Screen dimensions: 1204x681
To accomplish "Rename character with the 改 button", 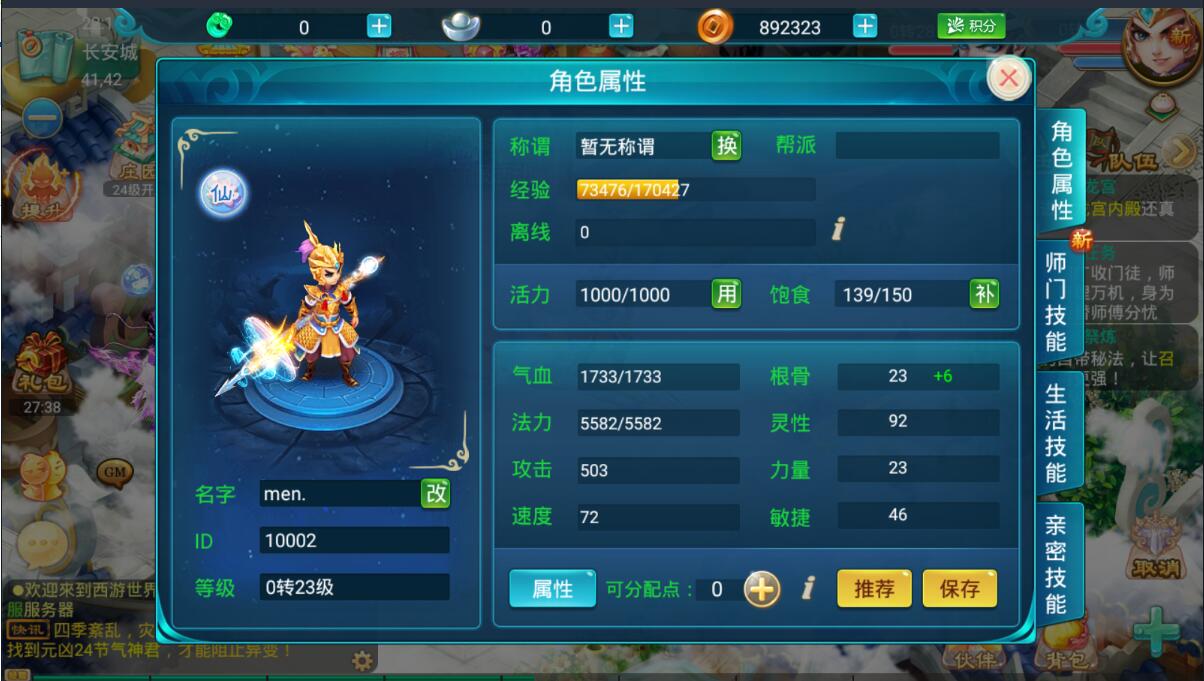I will tap(435, 493).
